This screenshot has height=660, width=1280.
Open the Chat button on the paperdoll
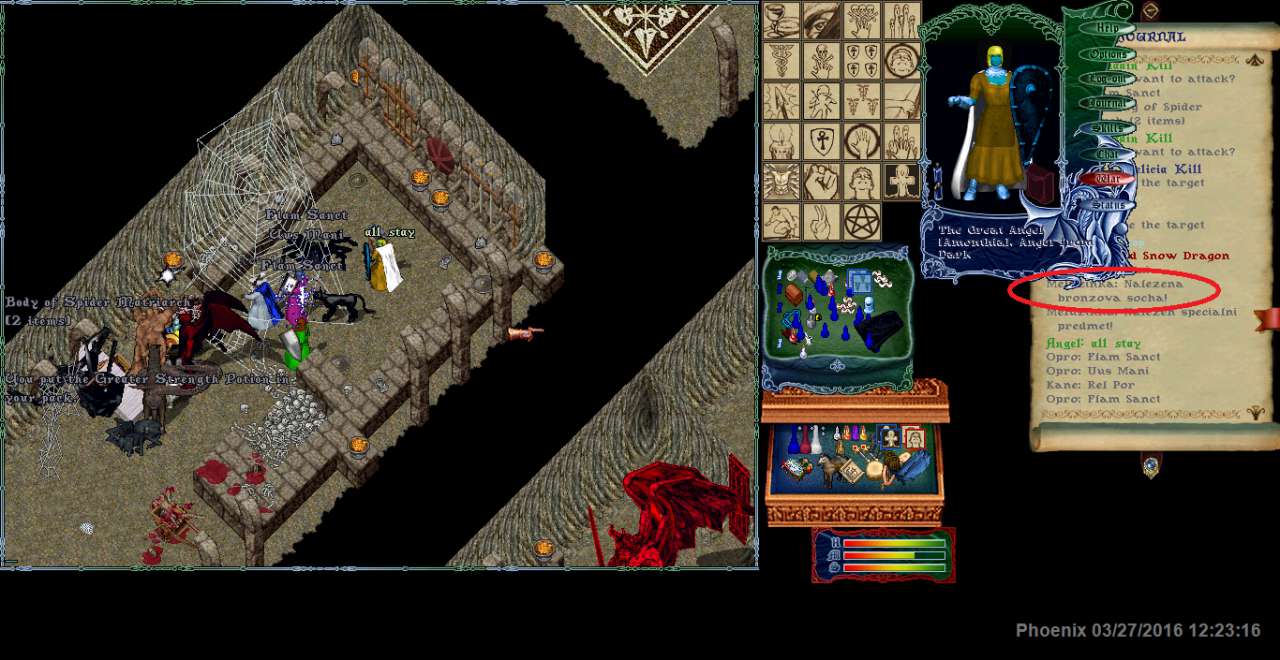[x=1107, y=154]
